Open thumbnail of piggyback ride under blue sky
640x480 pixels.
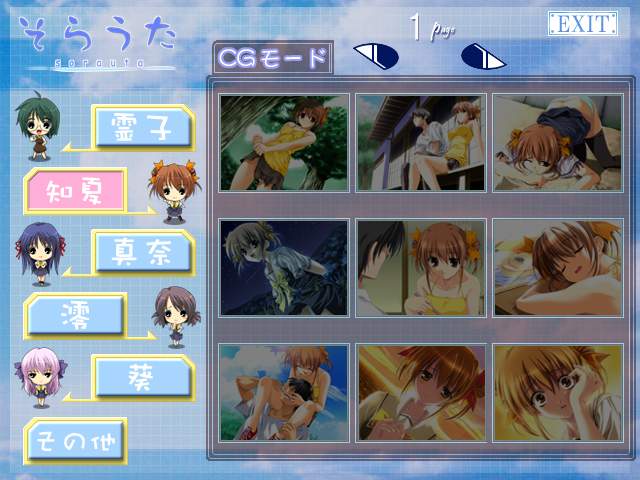coord(284,393)
